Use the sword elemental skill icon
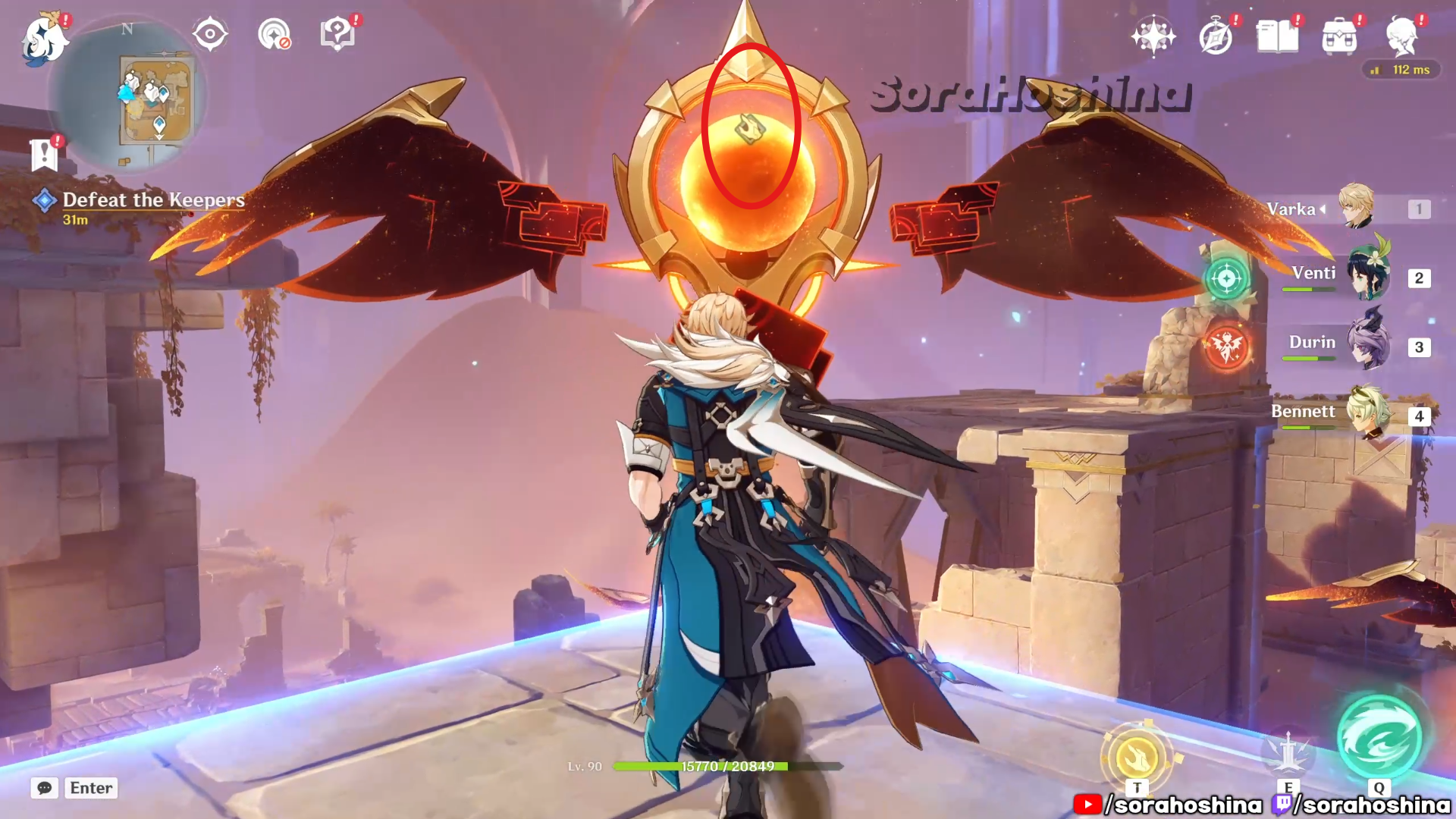Viewport: 1456px width, 819px height. click(x=1288, y=753)
